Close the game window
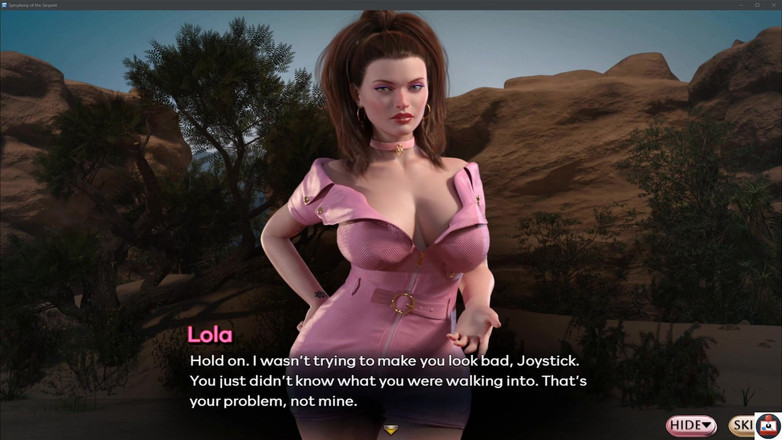Screen dimensions: 782x440 pyautogui.click(x=773, y=4)
